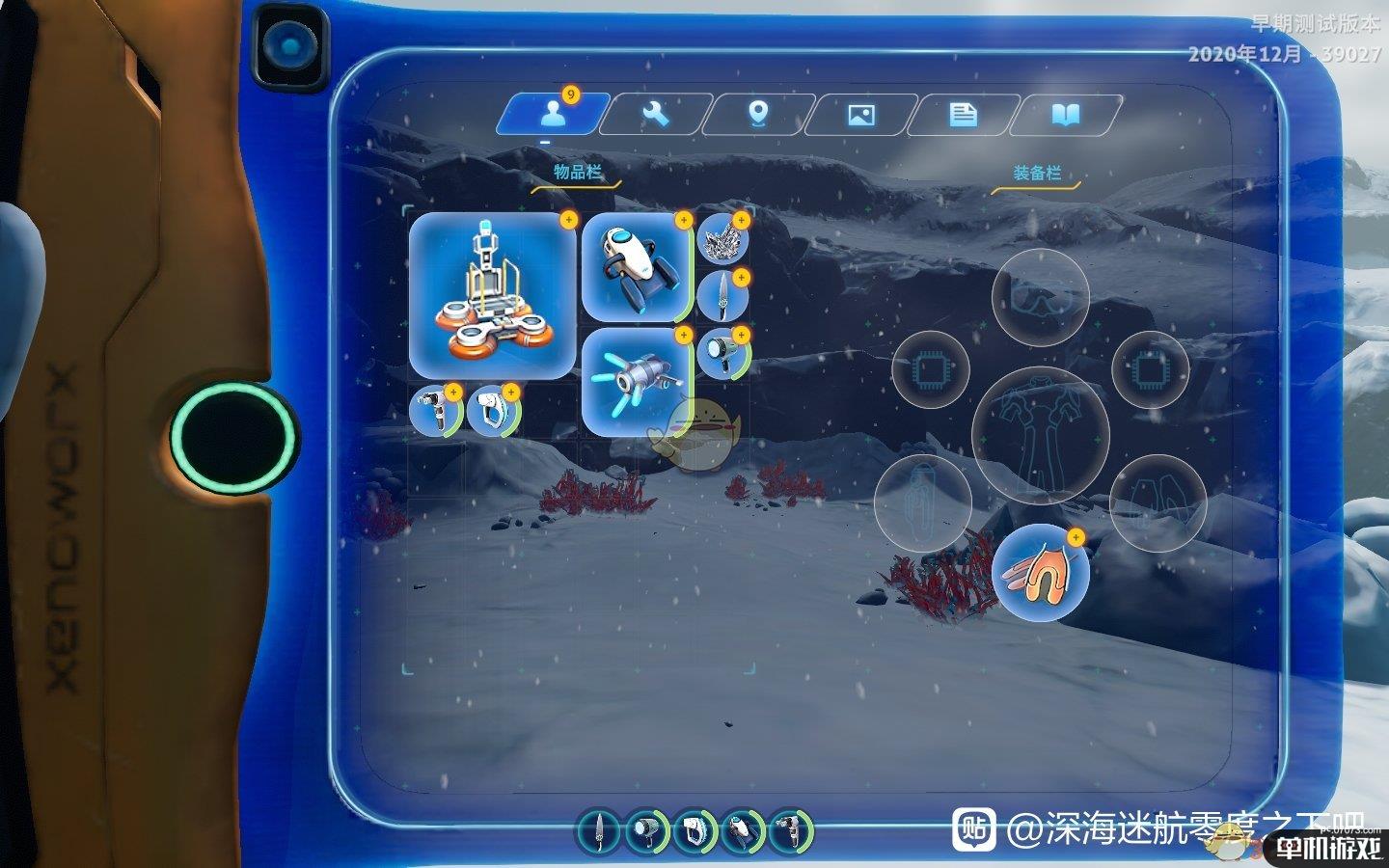The image size is (1389, 868).
Task: Select the flashlight in the inventory grid
Action: (x=722, y=353)
